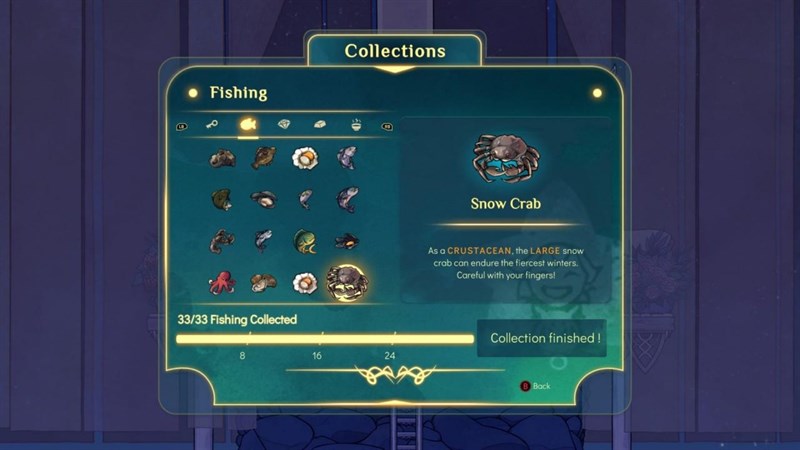The width and height of the screenshot is (800, 450).
Task: Open the gem collection tab
Action: coord(284,125)
